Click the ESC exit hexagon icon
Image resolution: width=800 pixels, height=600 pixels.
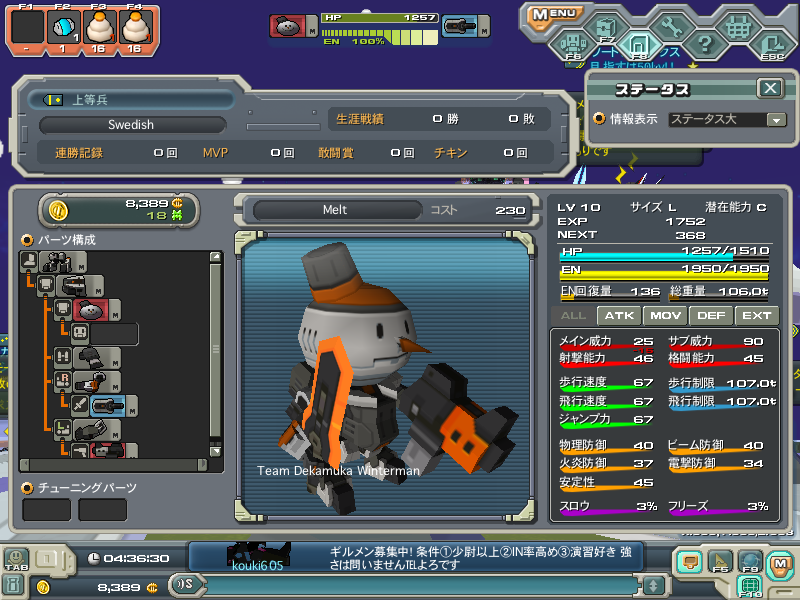[771, 44]
